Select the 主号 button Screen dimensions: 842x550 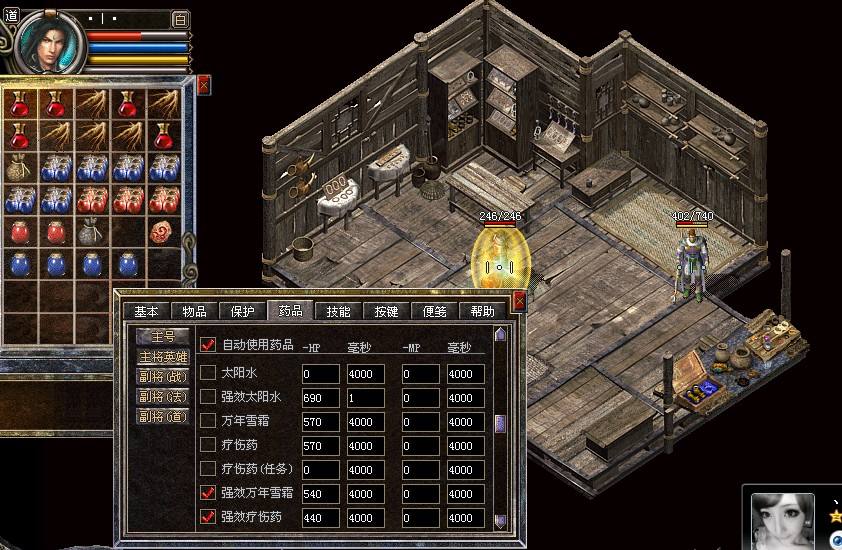click(162, 336)
